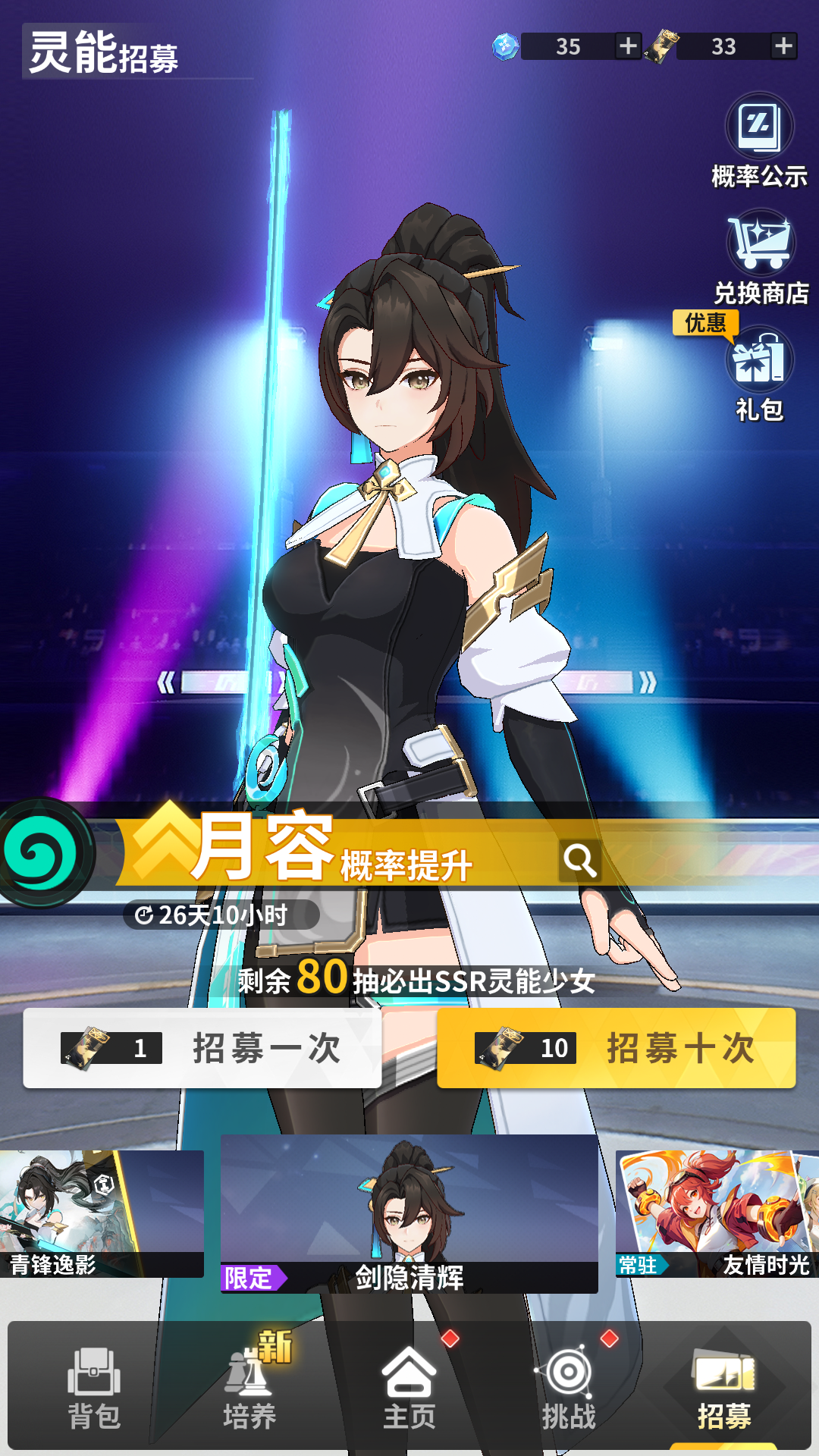819x1456 pixels.
Task: Switch to the 挑战 challenge tab
Action: [569, 1388]
